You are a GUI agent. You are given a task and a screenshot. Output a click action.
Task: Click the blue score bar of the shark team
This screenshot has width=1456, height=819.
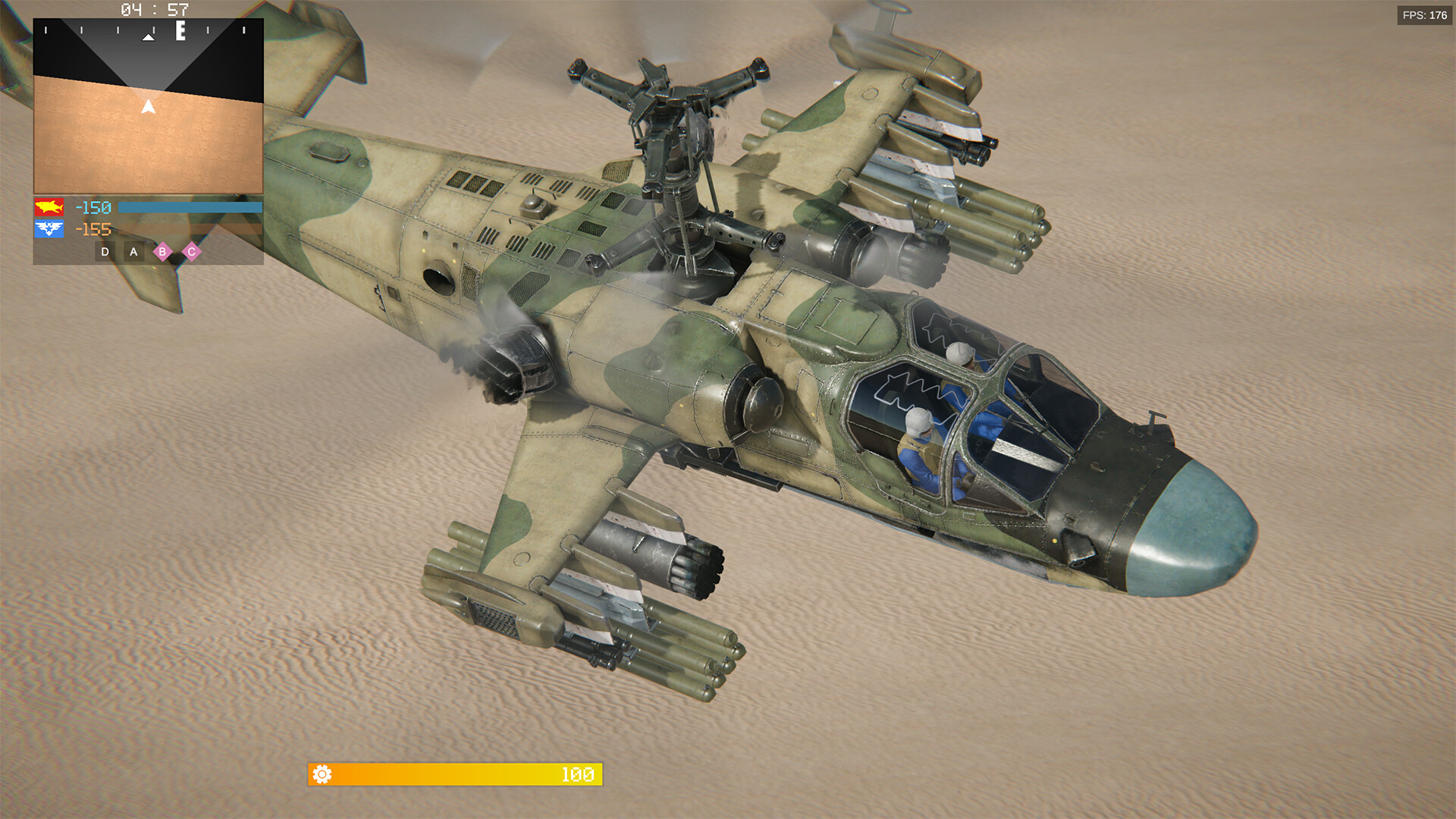tap(190, 206)
